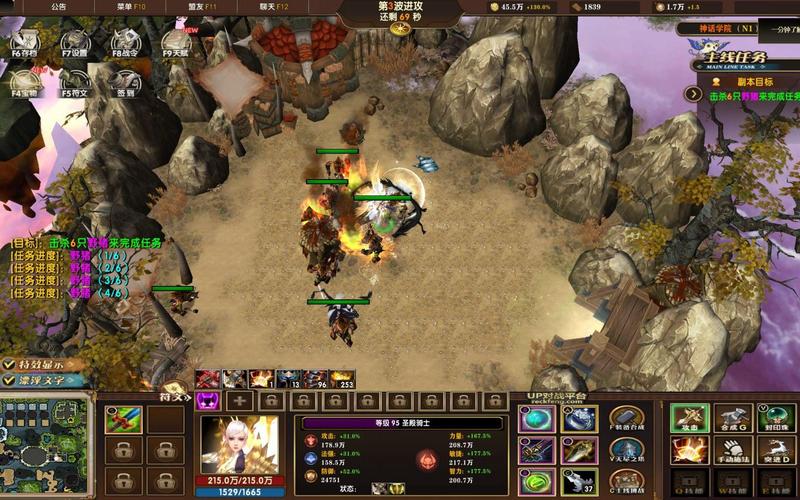Activate the 突进 D dash skill
Screen dimensions: 800x500
point(776,452)
